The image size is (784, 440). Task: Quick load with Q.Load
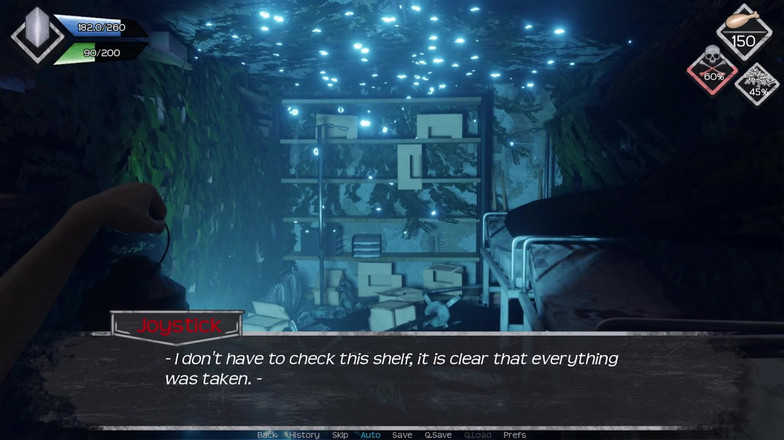[476, 435]
